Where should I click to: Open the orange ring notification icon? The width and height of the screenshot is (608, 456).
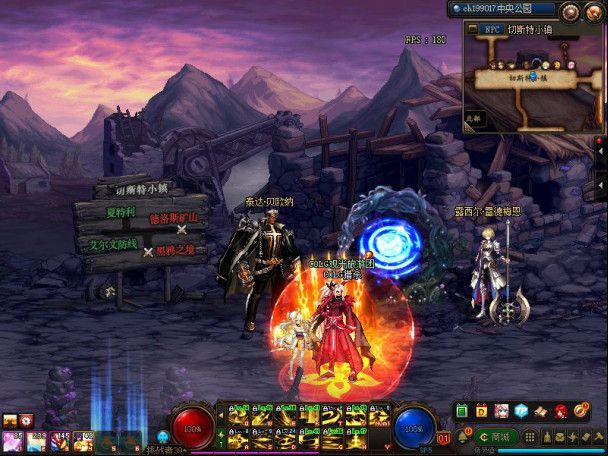[x=580, y=410]
